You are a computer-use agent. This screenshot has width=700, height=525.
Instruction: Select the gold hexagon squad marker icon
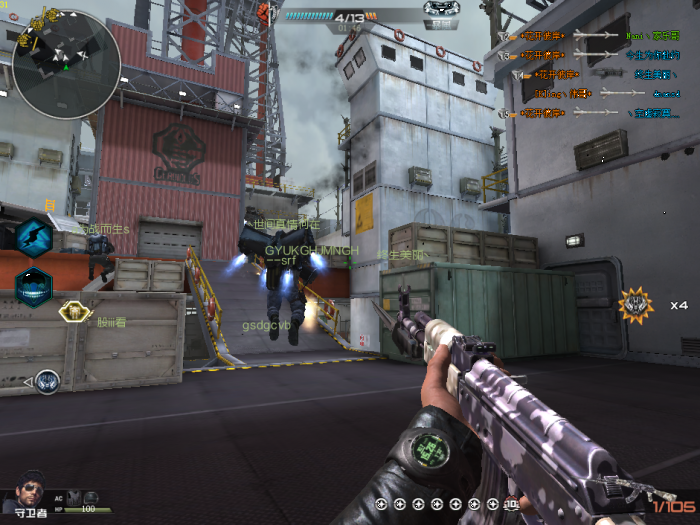tap(73, 312)
